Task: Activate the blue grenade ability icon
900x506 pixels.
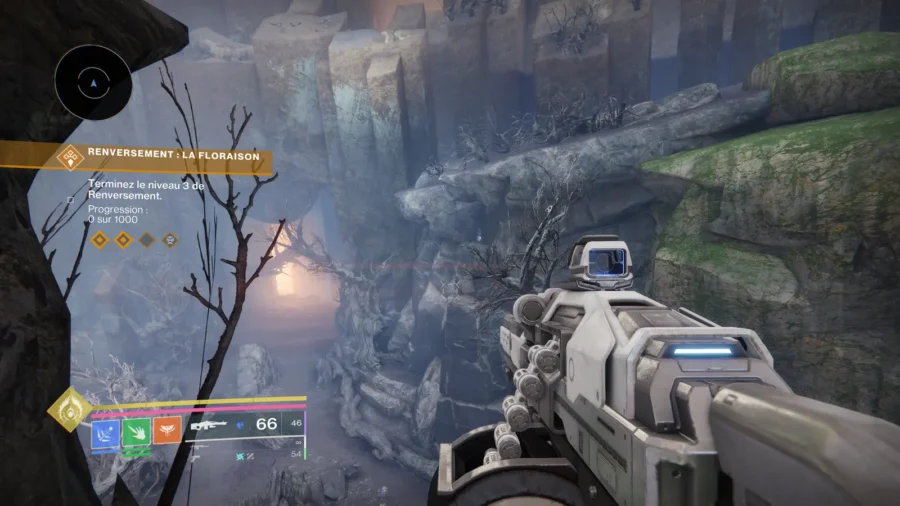Action: coord(106,432)
